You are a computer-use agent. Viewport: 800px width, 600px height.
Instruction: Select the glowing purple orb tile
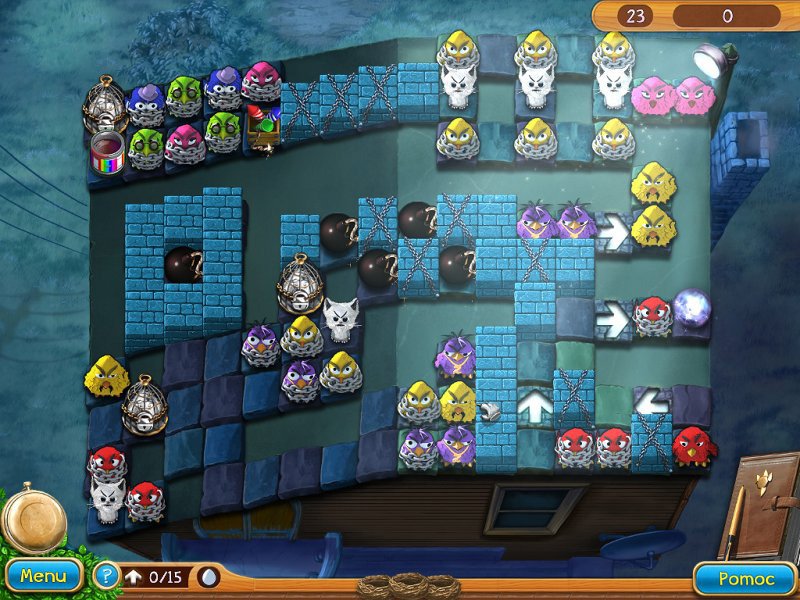click(691, 308)
